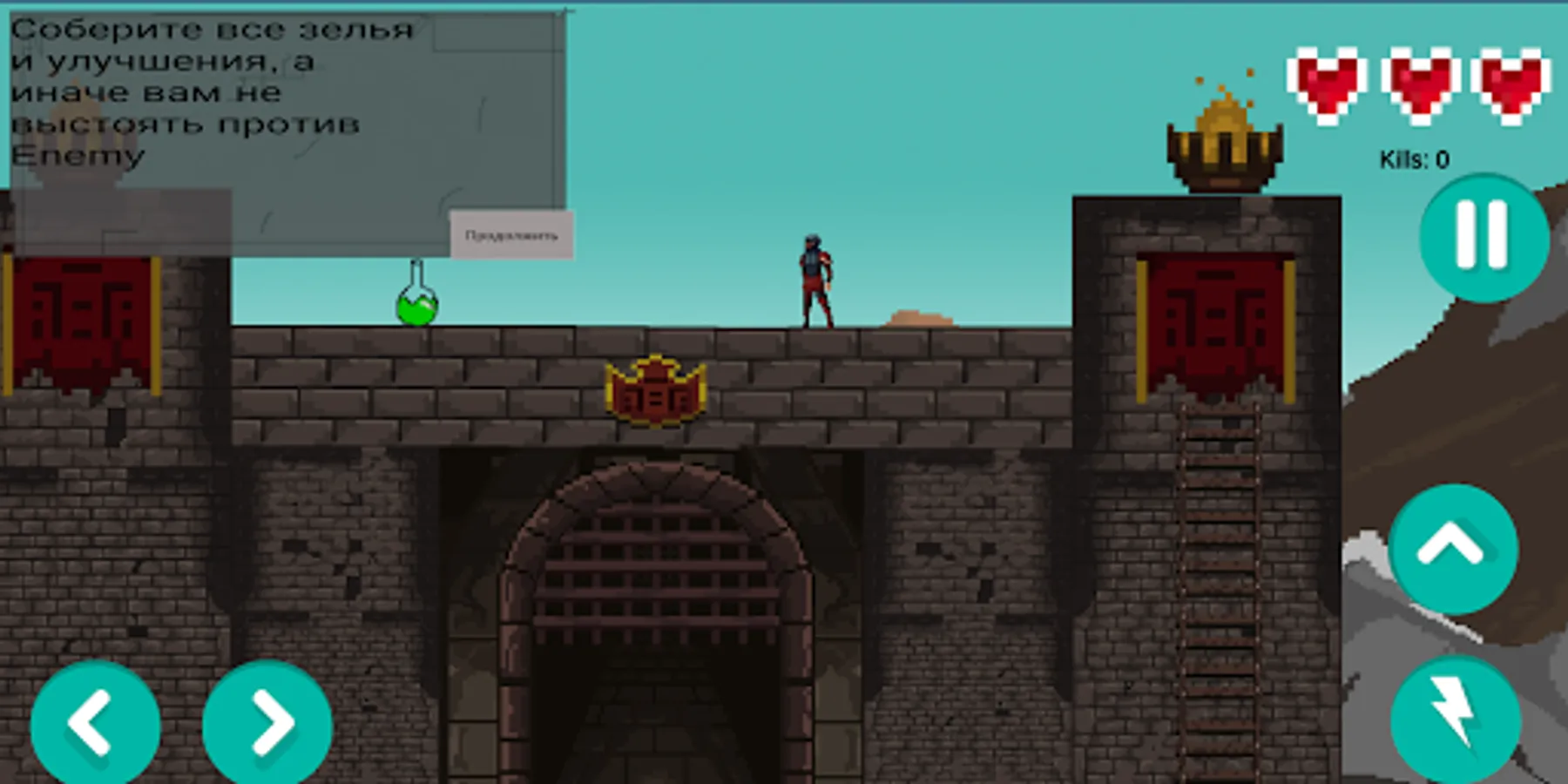Tap the word Enemy in the tutorial message

tap(74, 157)
